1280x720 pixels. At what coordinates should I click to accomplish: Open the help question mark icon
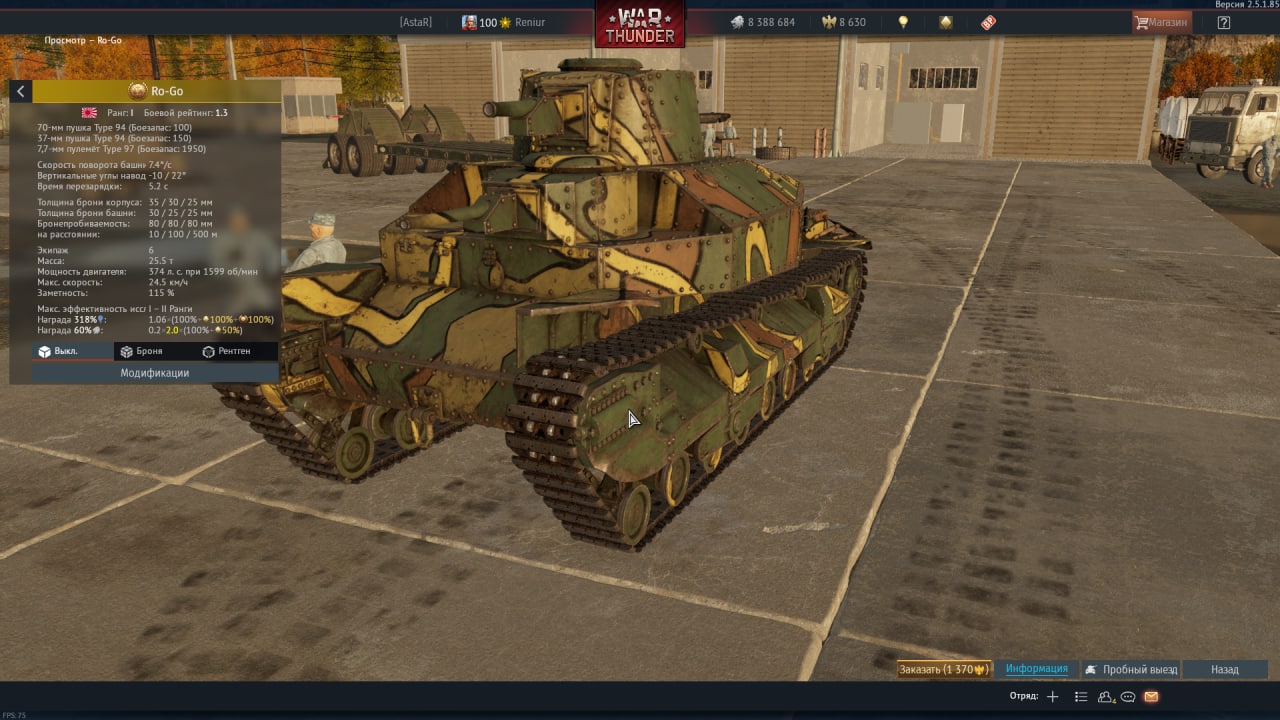point(1223,22)
